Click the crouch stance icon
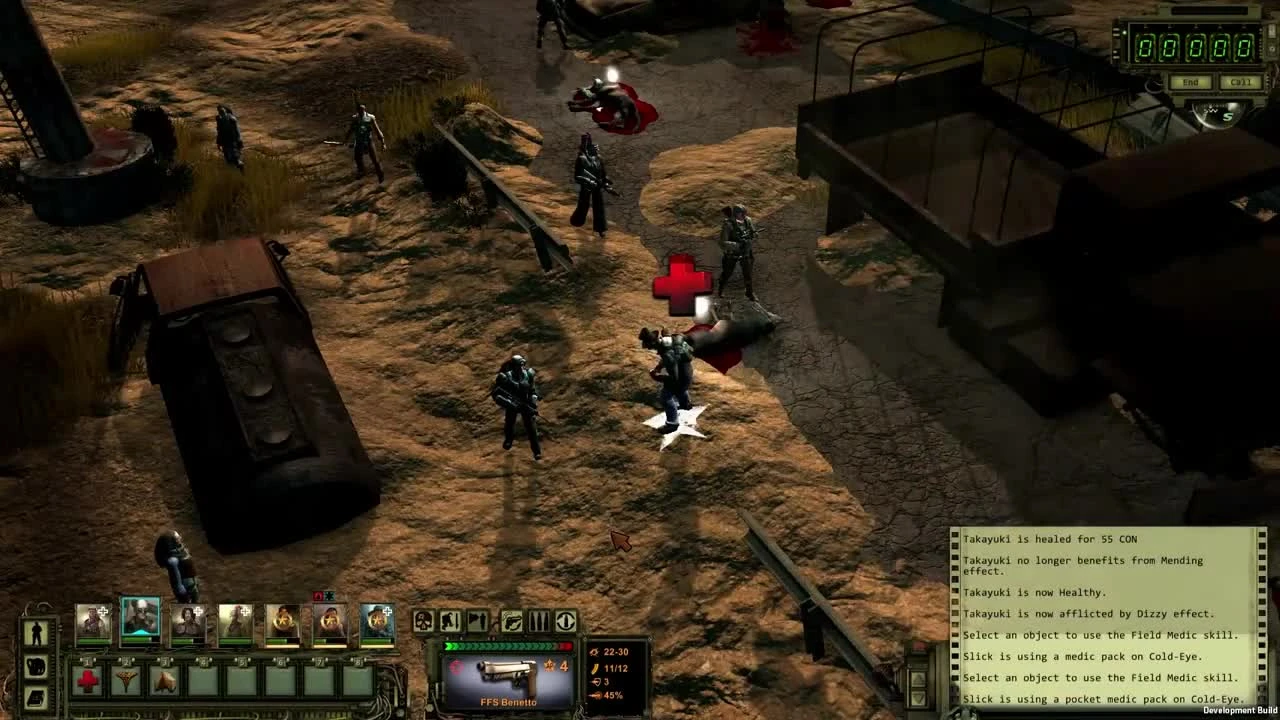The image size is (1280, 720). coord(450,622)
